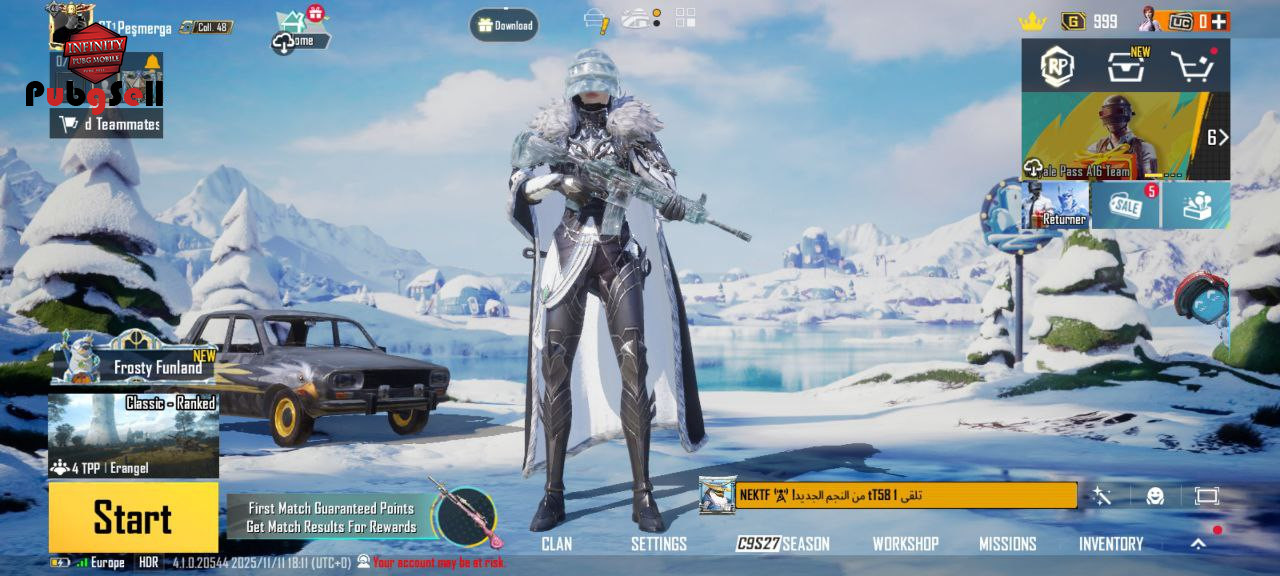
Task: Open the SETTINGS menu
Action: click(x=658, y=544)
